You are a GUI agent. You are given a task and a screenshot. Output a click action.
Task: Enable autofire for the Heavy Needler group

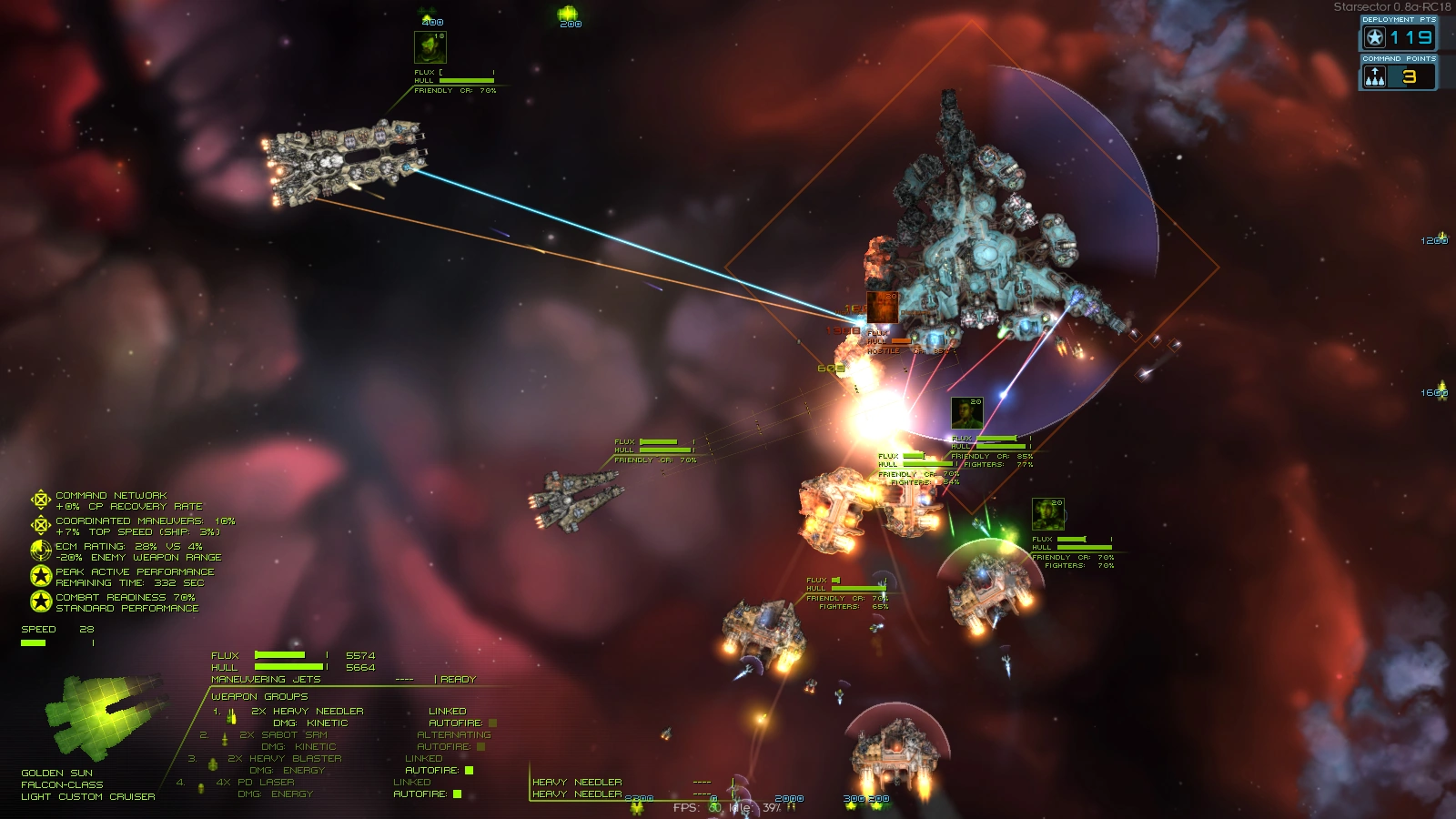click(x=492, y=722)
